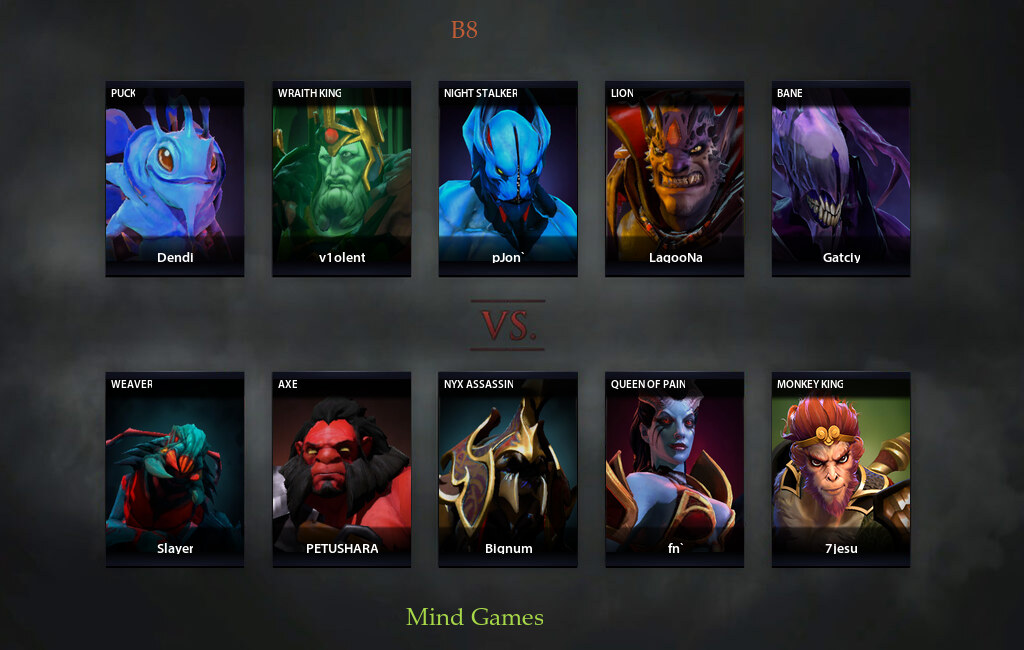Viewport: 1024px width, 650px height.
Task: Click fn`'s Queen of Pain card
Action: [x=674, y=470]
